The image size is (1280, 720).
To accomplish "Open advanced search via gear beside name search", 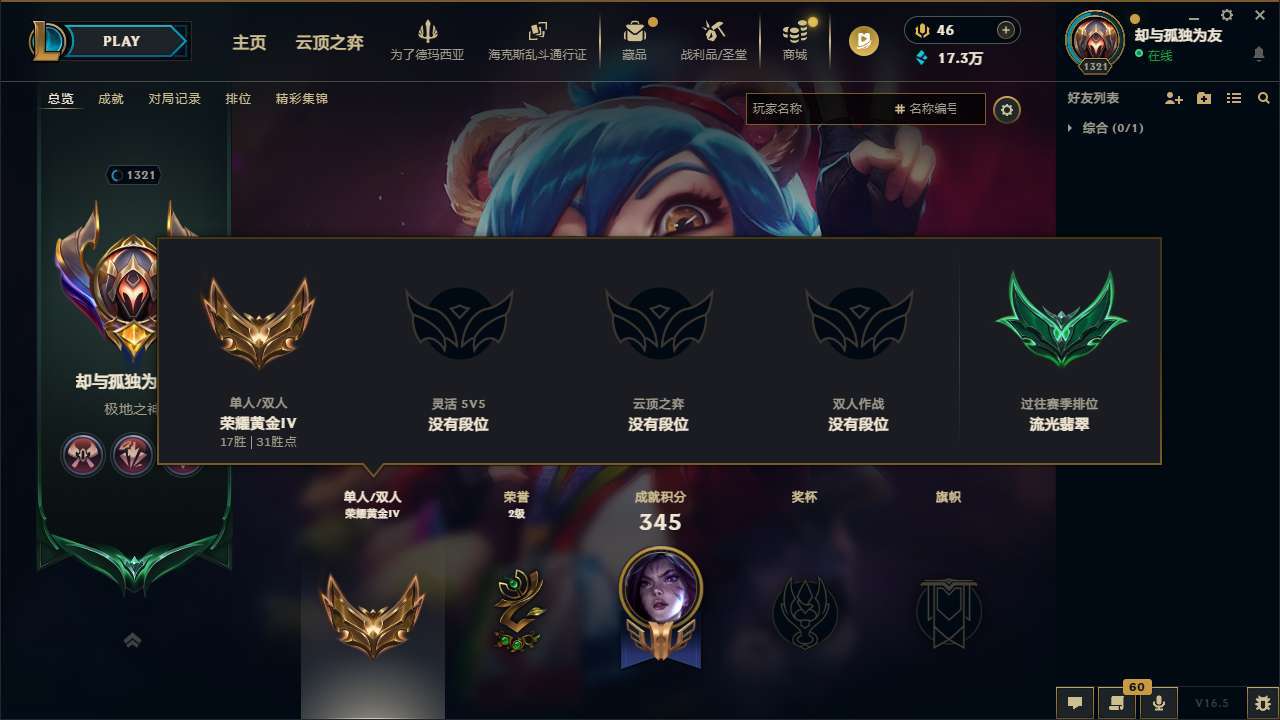I will (x=1007, y=110).
